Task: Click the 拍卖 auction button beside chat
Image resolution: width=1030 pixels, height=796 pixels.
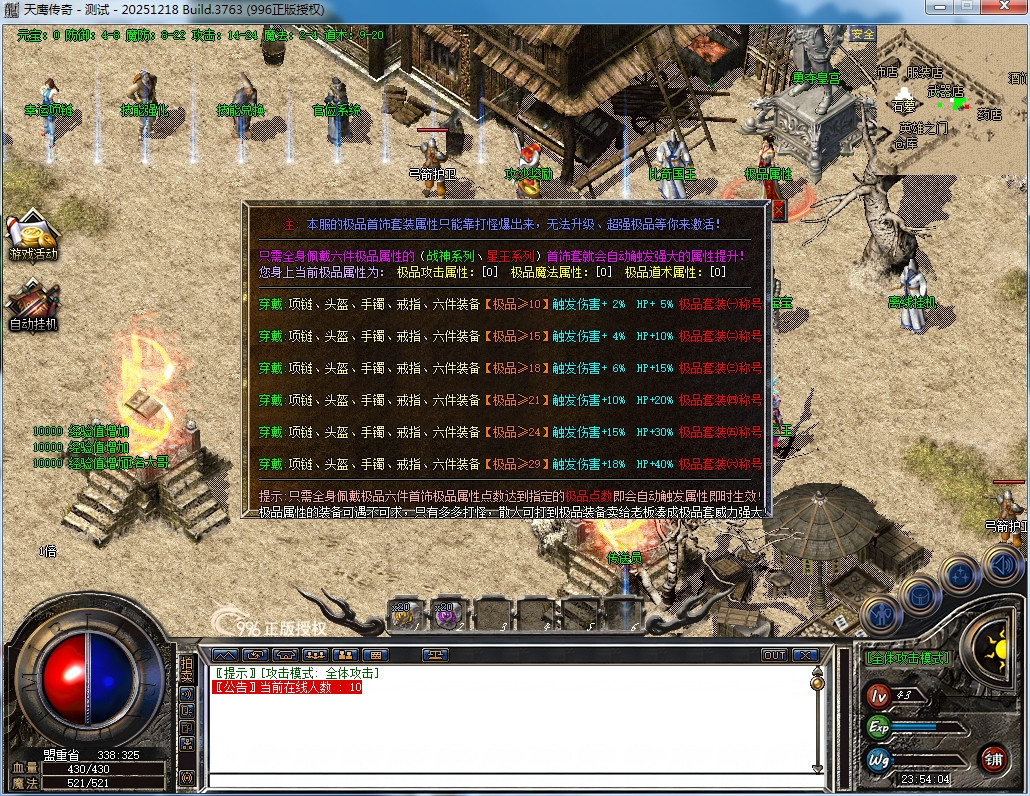Action: tap(186, 670)
